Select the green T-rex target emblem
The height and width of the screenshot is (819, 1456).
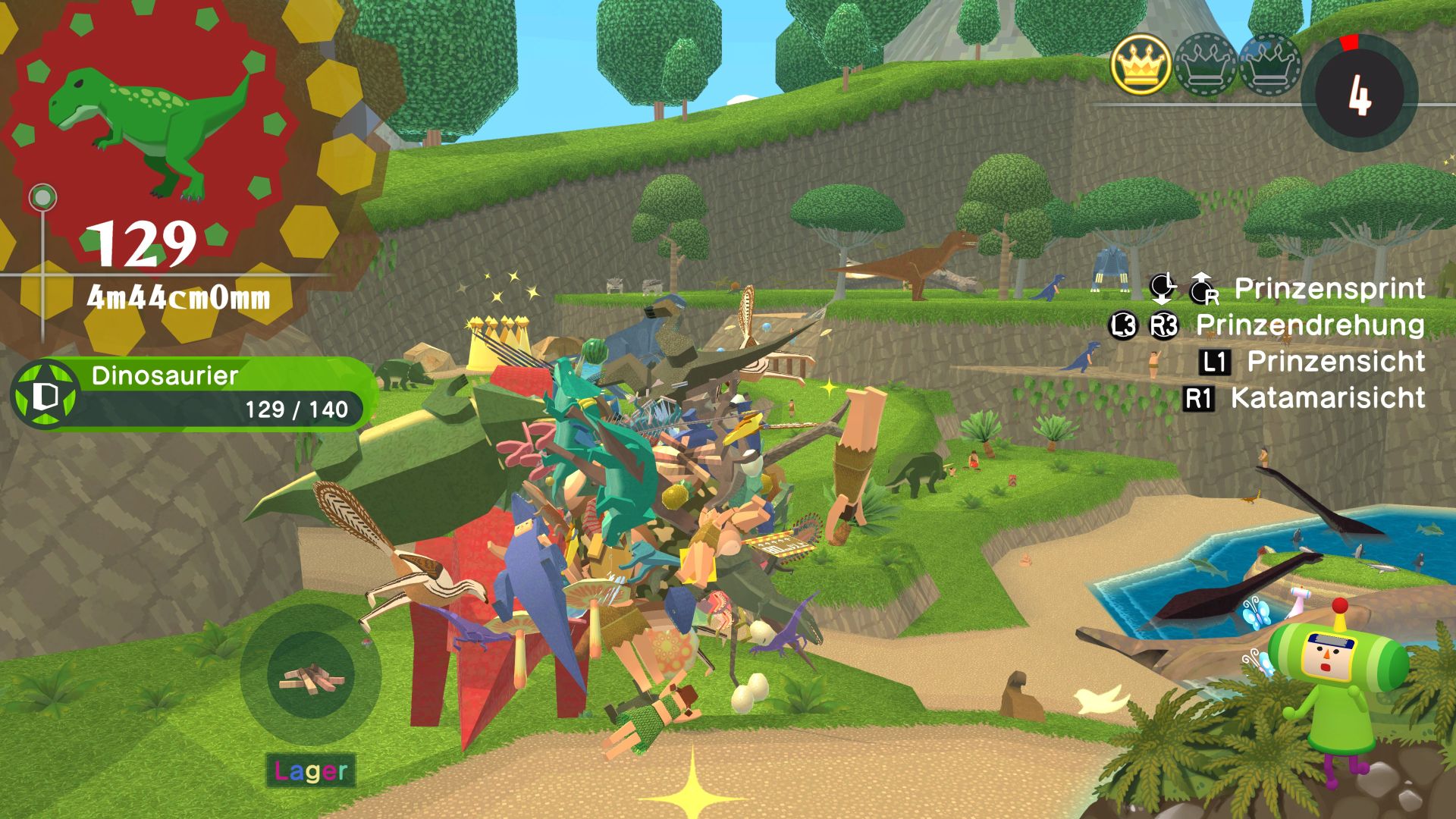pyautogui.click(x=150, y=129)
